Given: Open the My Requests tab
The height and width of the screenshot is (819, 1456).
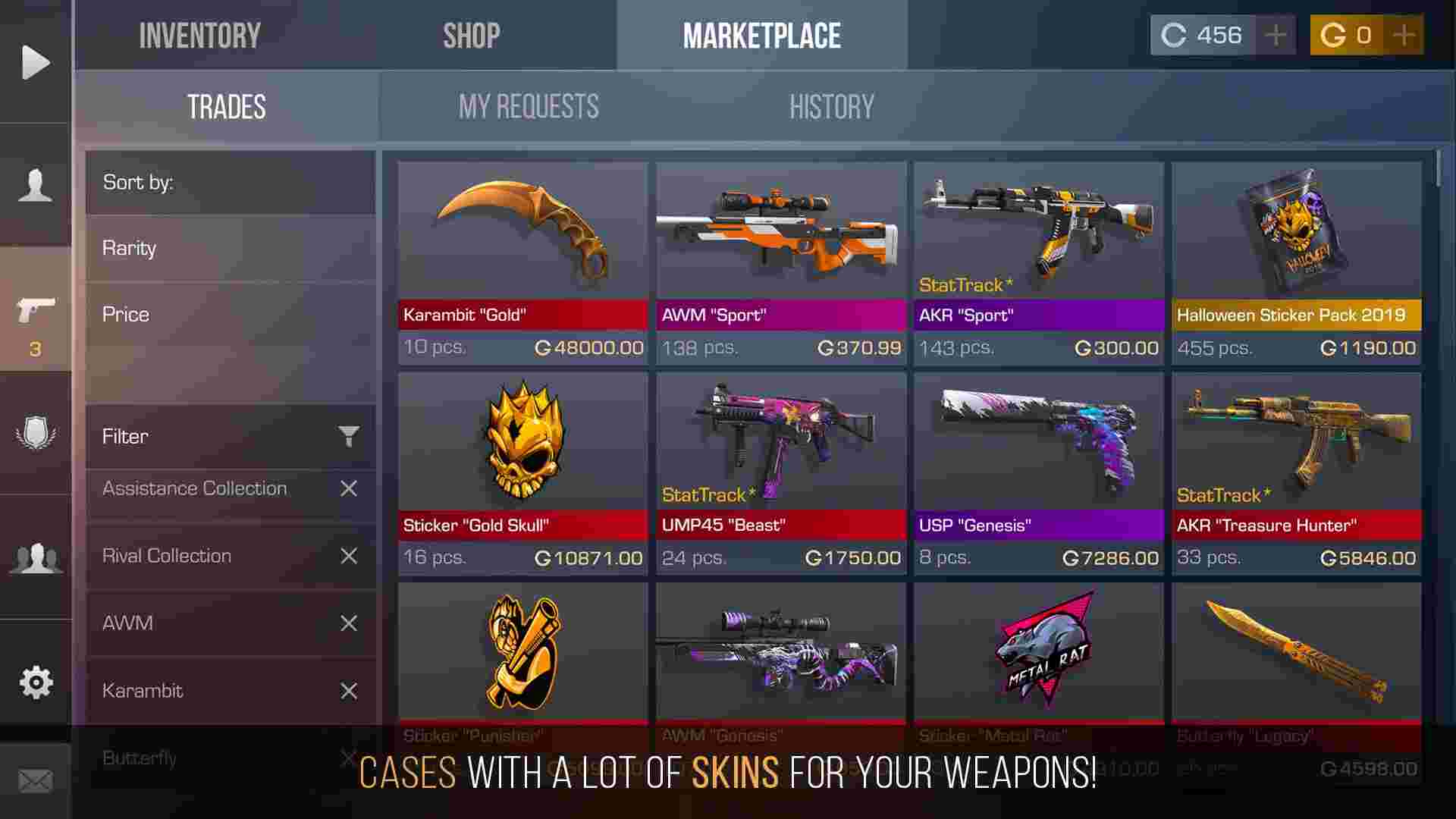Looking at the screenshot, I should click(x=529, y=105).
